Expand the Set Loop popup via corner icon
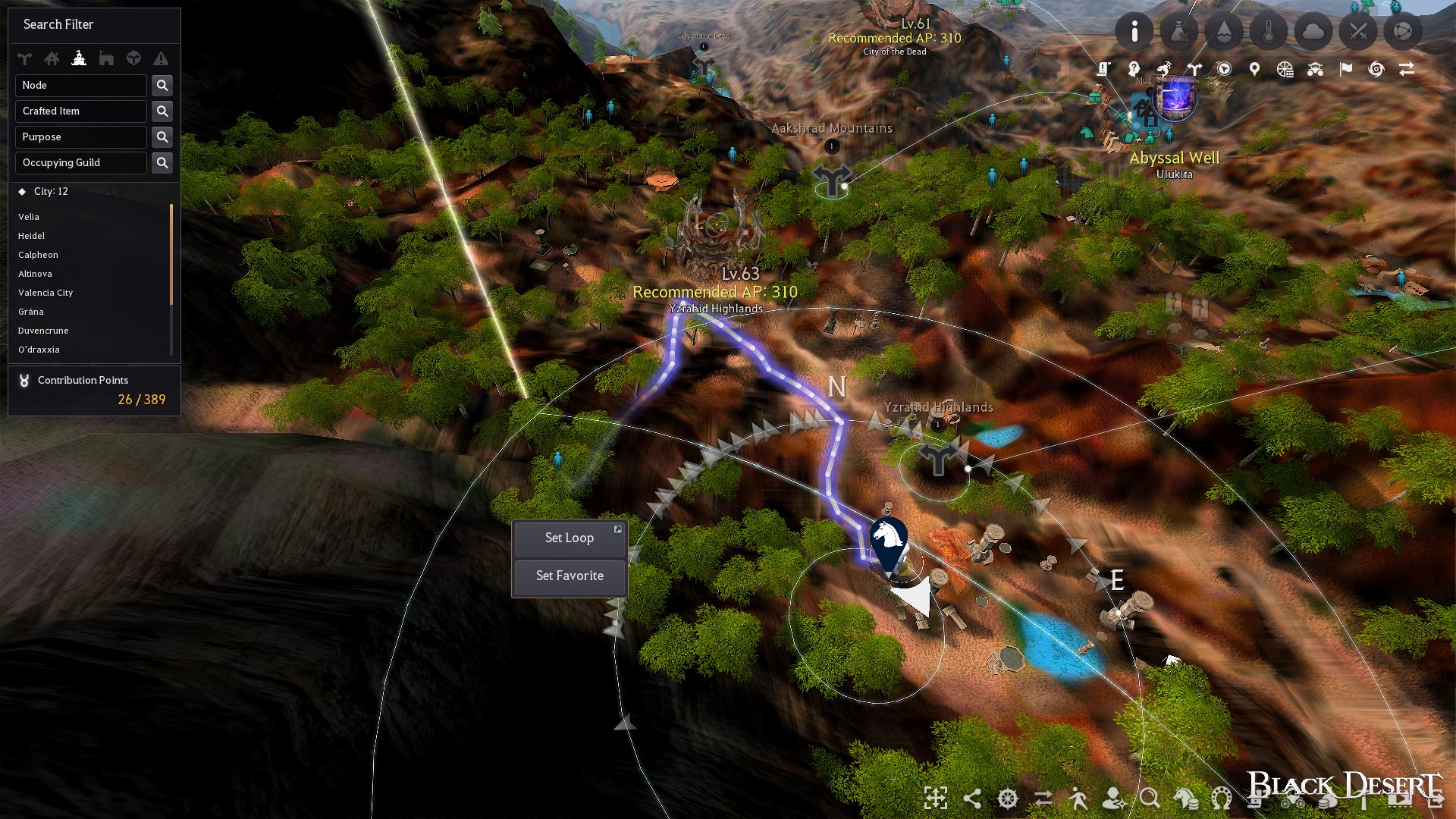Screen dimensions: 1456x819 (x=618, y=529)
